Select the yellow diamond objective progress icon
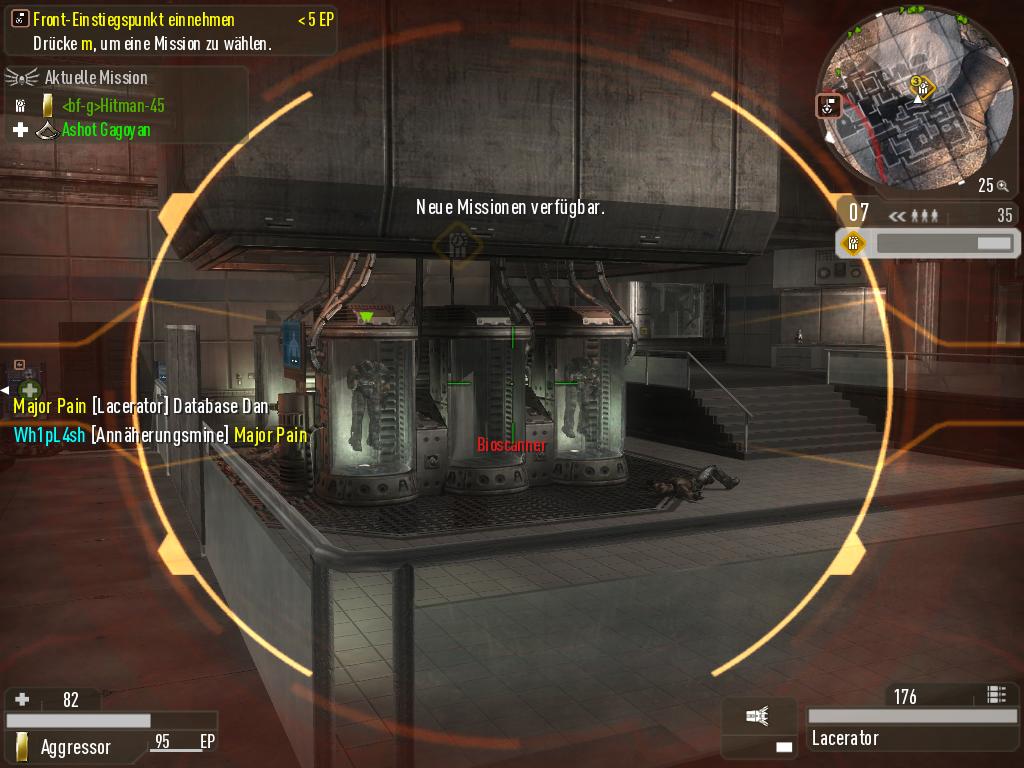The height and width of the screenshot is (768, 1024). point(853,243)
